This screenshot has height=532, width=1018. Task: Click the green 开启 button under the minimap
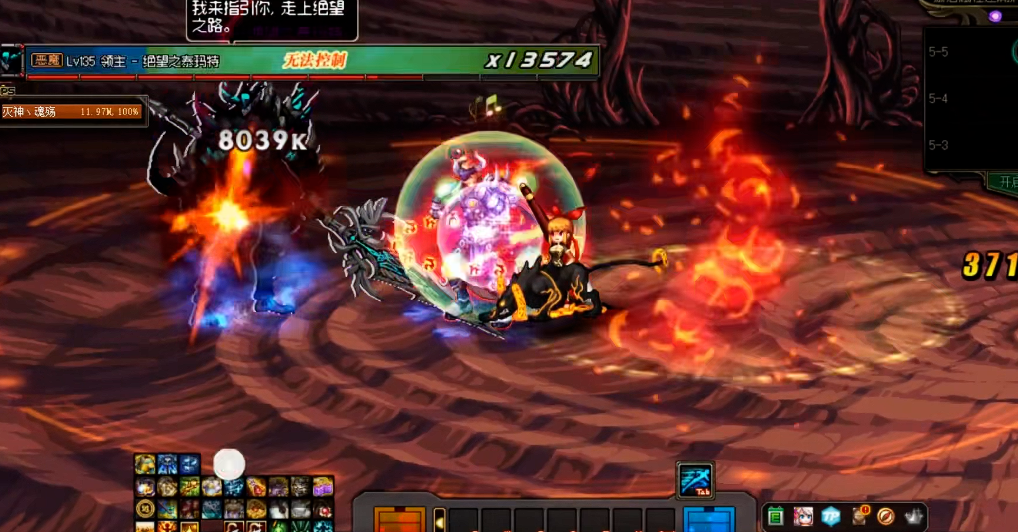pyautogui.click(x=1000, y=182)
